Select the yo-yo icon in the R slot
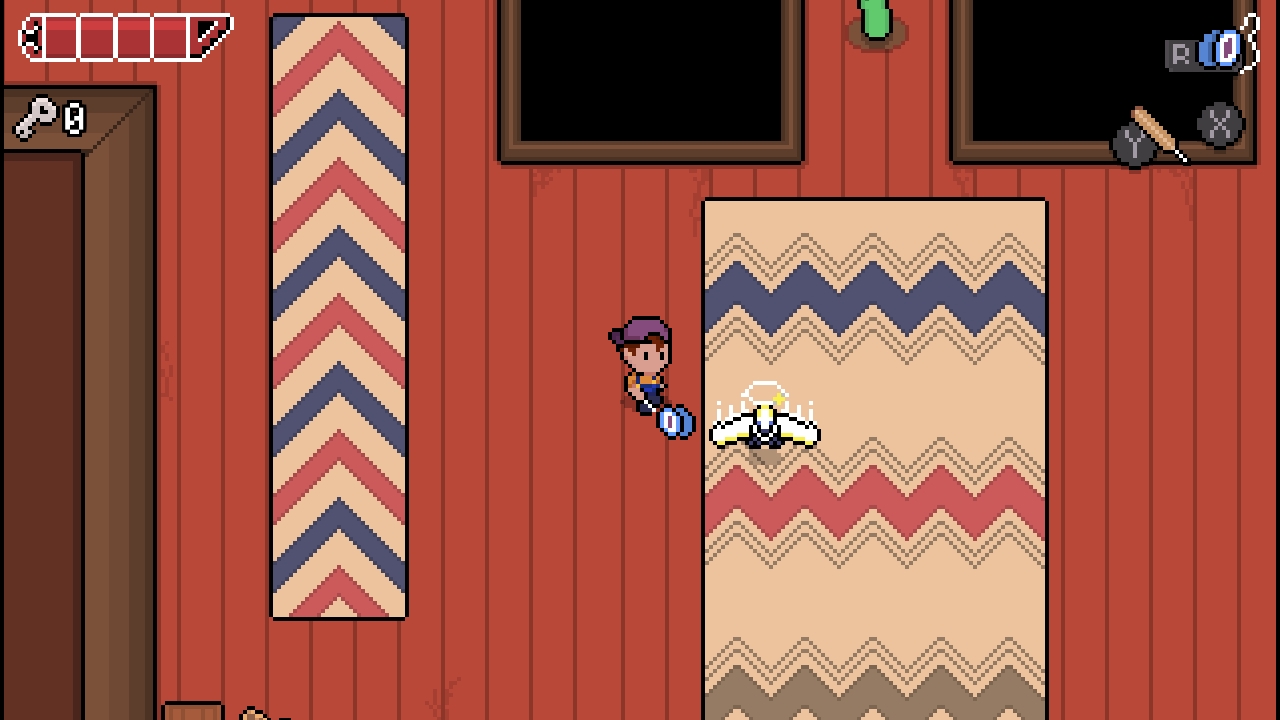 pos(1220,48)
